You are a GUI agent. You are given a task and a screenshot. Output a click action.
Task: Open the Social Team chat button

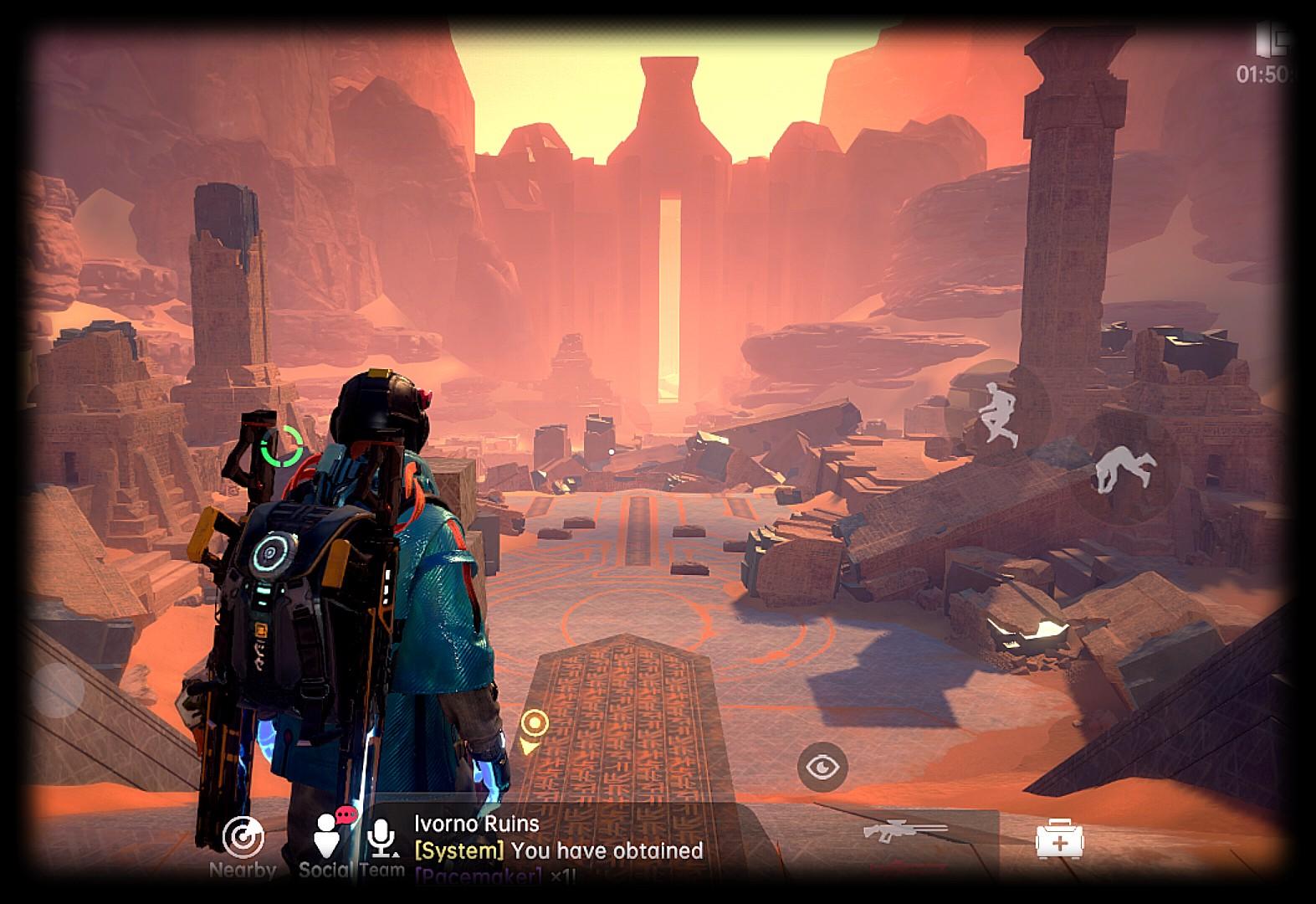pos(328,834)
